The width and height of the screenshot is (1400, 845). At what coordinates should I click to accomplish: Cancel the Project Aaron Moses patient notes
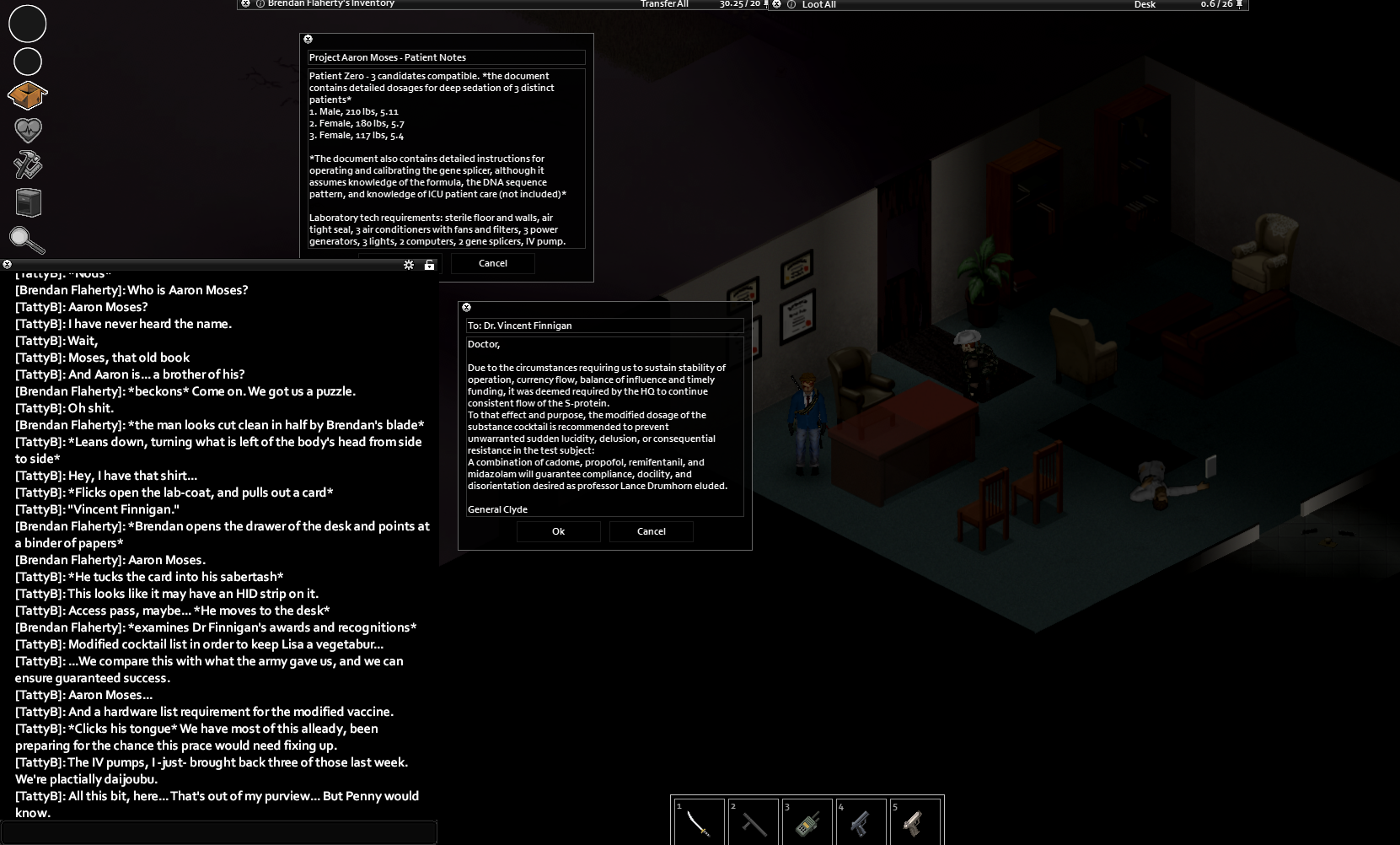tap(492, 263)
